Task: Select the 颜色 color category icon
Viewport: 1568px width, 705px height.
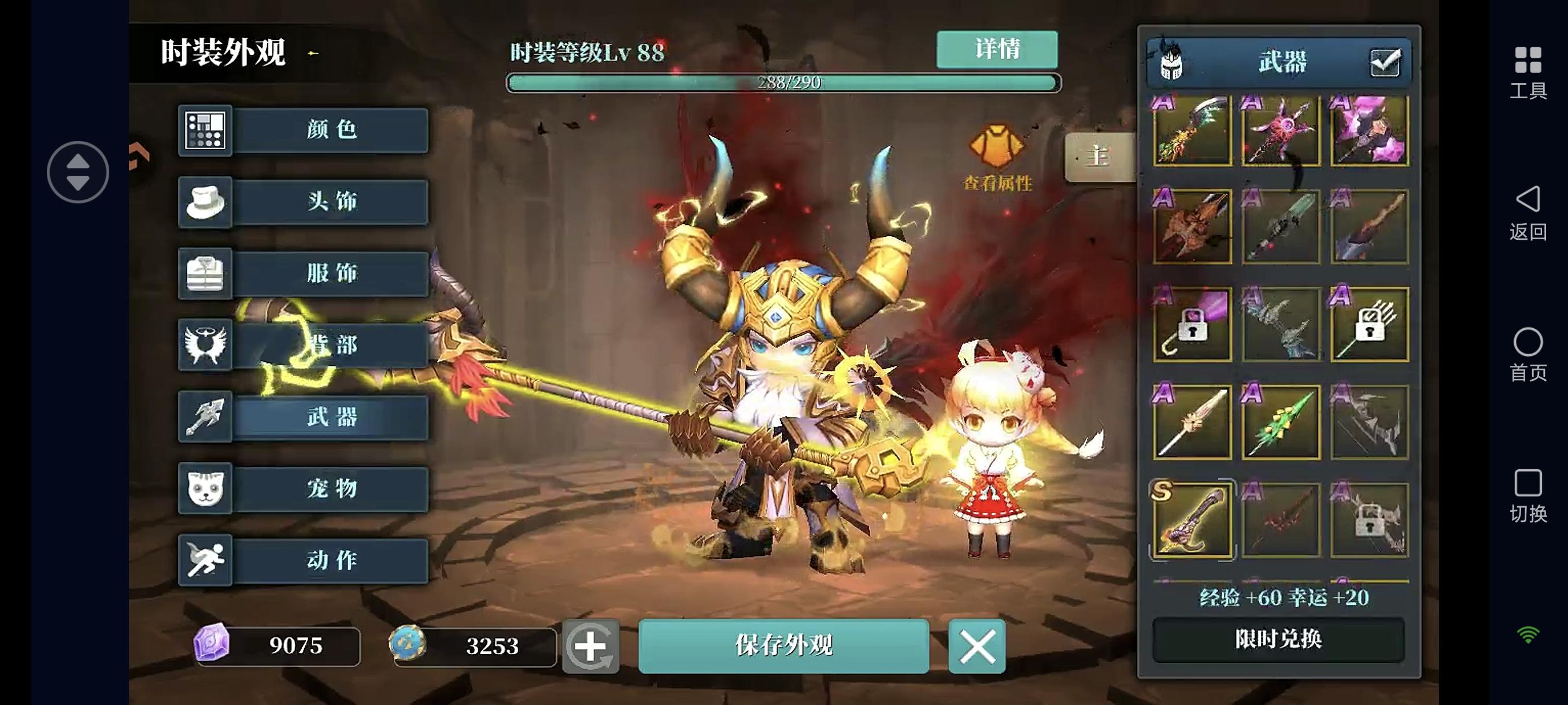Action: pyautogui.click(x=206, y=131)
